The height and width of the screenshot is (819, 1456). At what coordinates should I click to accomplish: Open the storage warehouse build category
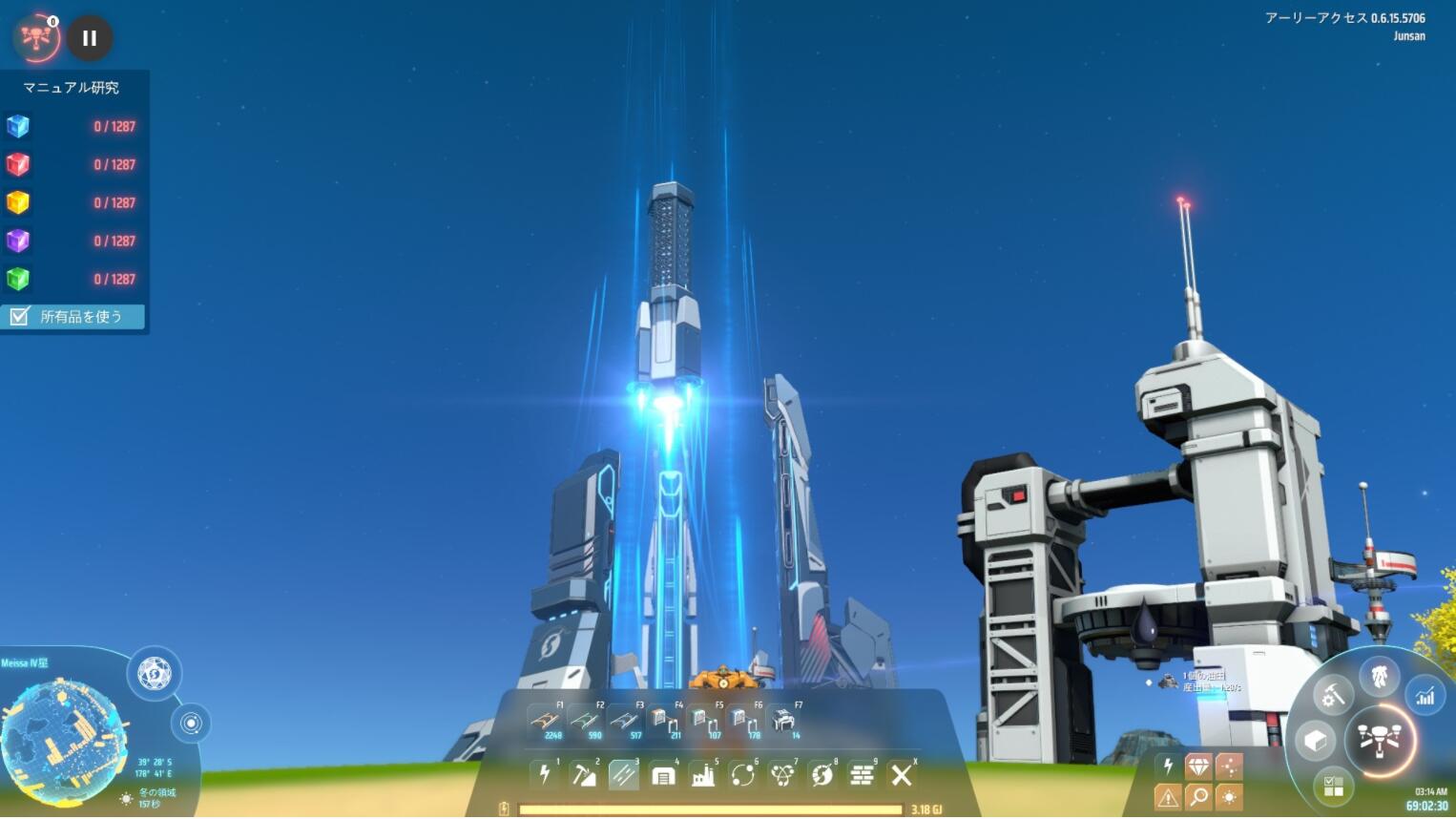click(663, 775)
